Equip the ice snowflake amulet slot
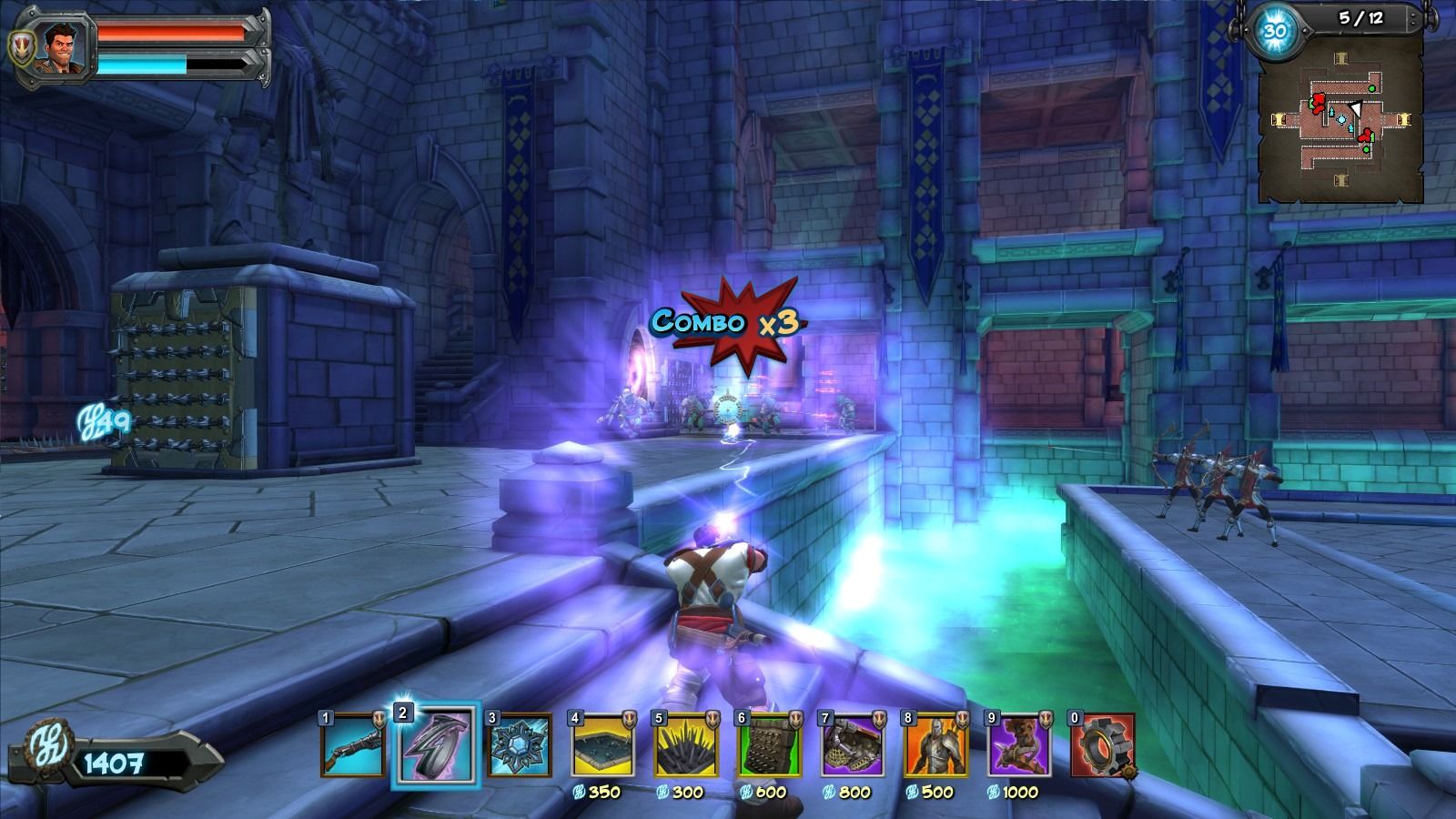The height and width of the screenshot is (819, 1456). [x=520, y=745]
